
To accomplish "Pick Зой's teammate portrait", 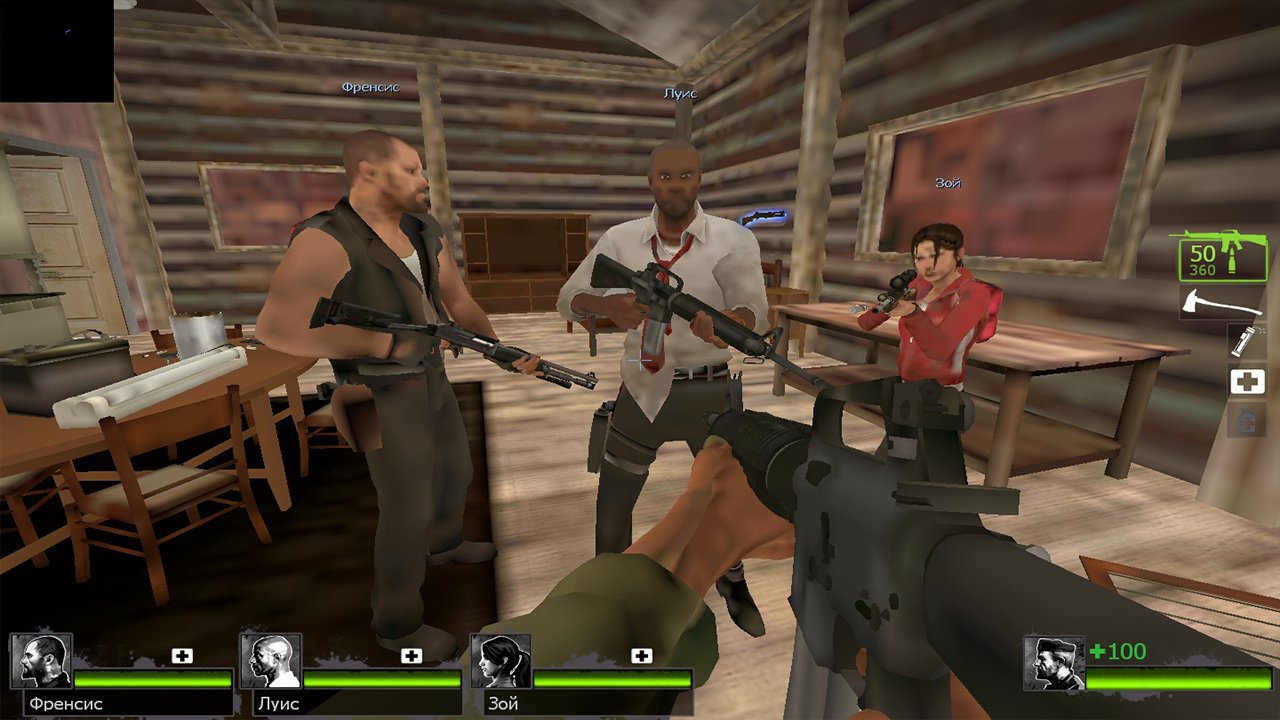I will pos(501,661).
